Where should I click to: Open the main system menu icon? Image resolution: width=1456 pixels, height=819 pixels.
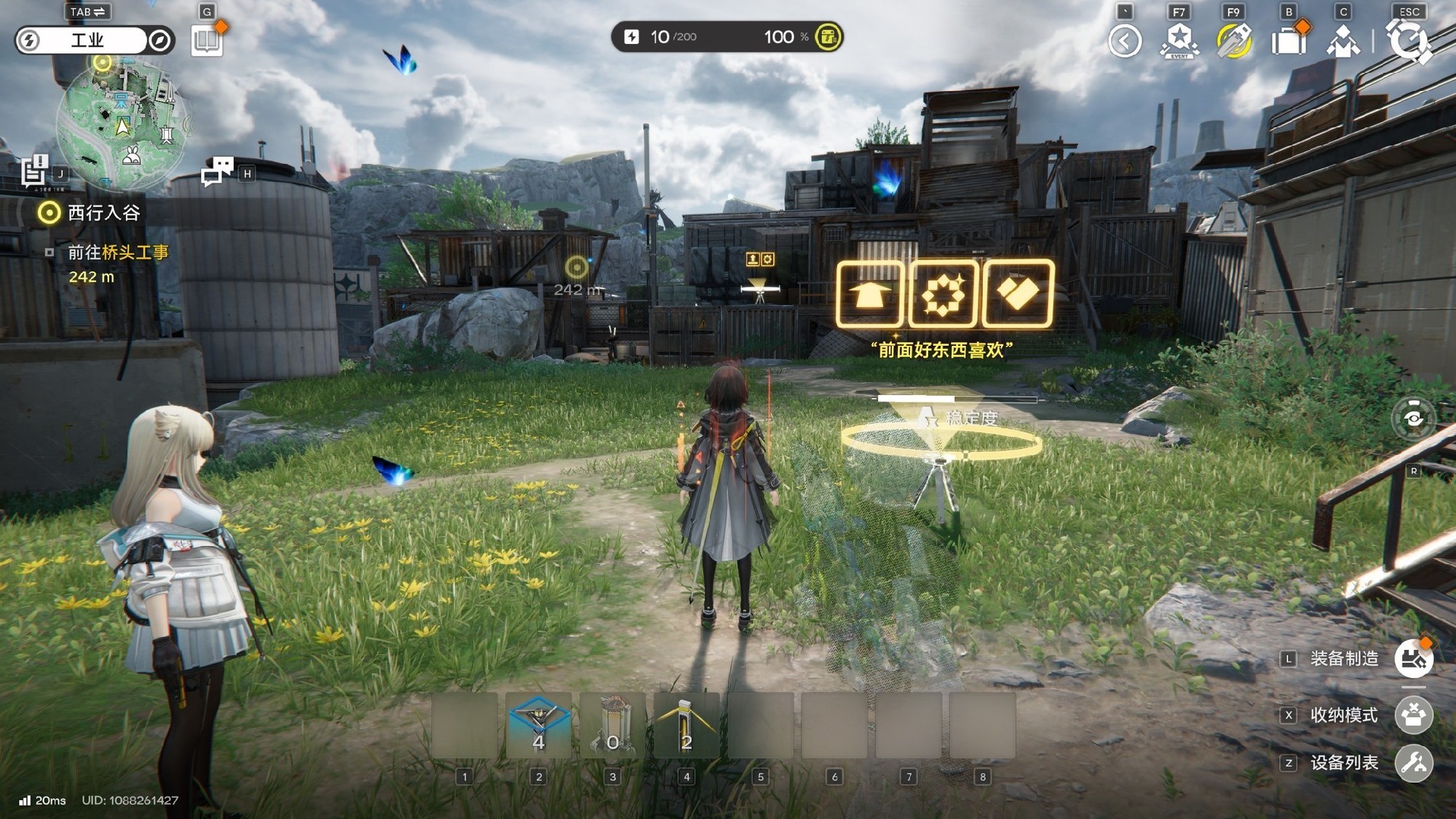coord(1409,41)
